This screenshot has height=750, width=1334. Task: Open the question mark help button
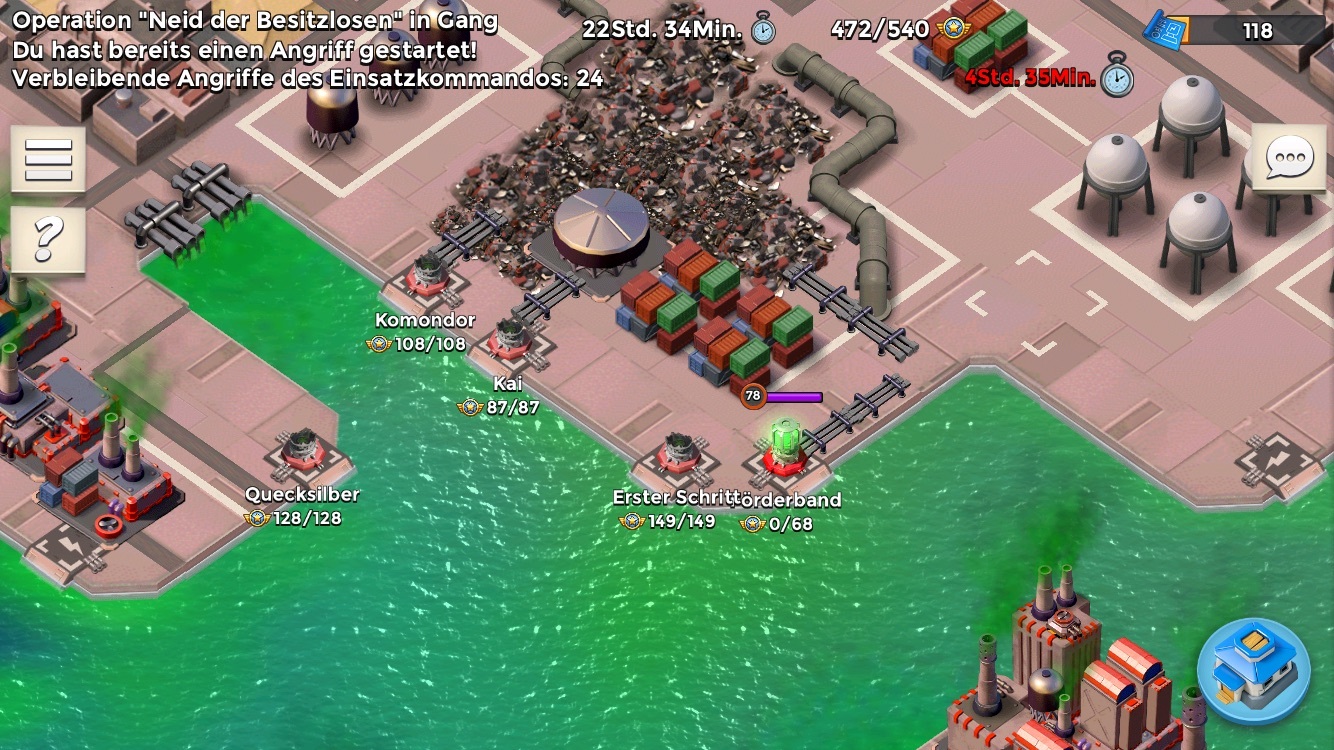pos(48,240)
